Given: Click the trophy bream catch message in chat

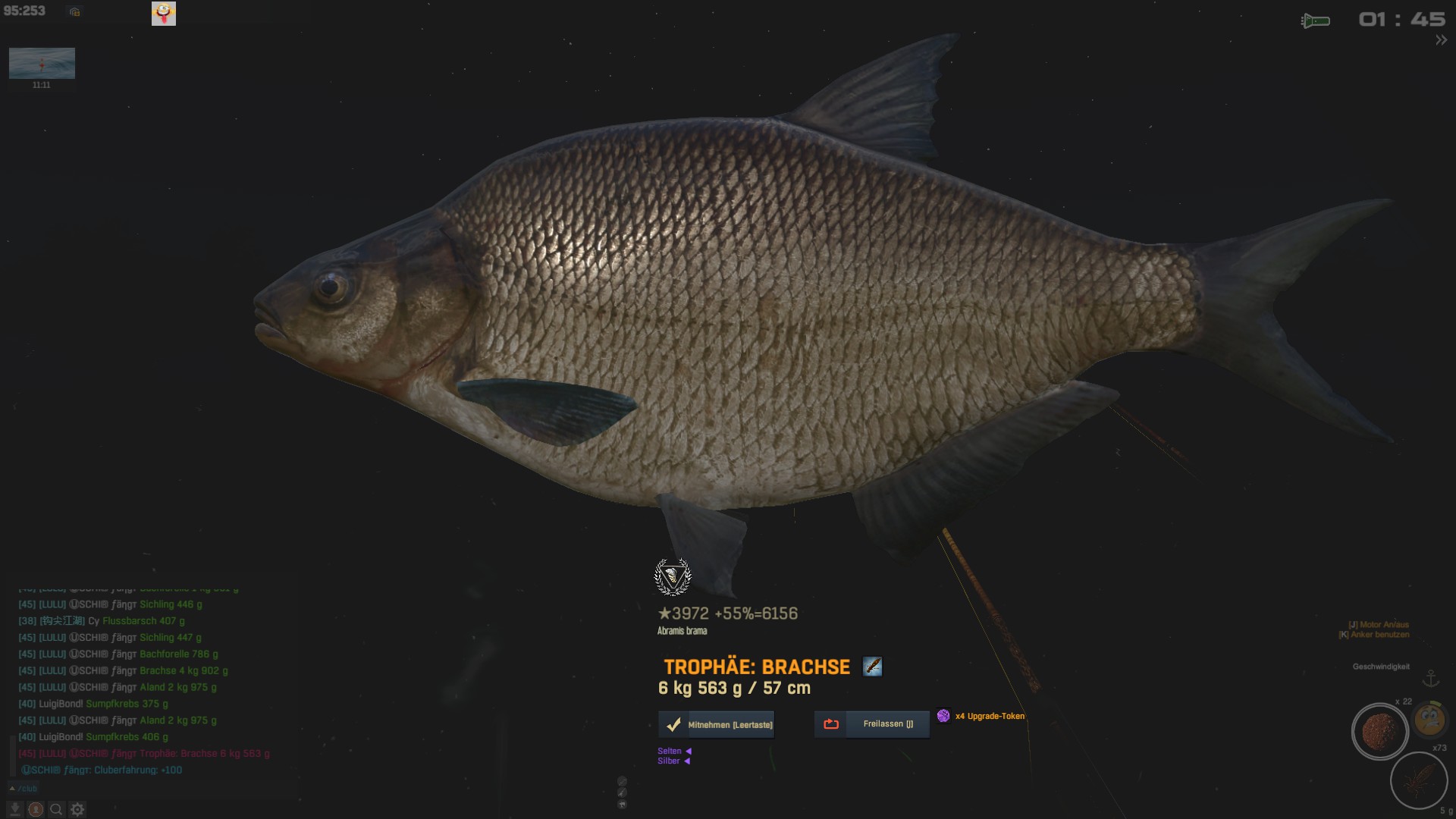Looking at the screenshot, I should pos(144,754).
